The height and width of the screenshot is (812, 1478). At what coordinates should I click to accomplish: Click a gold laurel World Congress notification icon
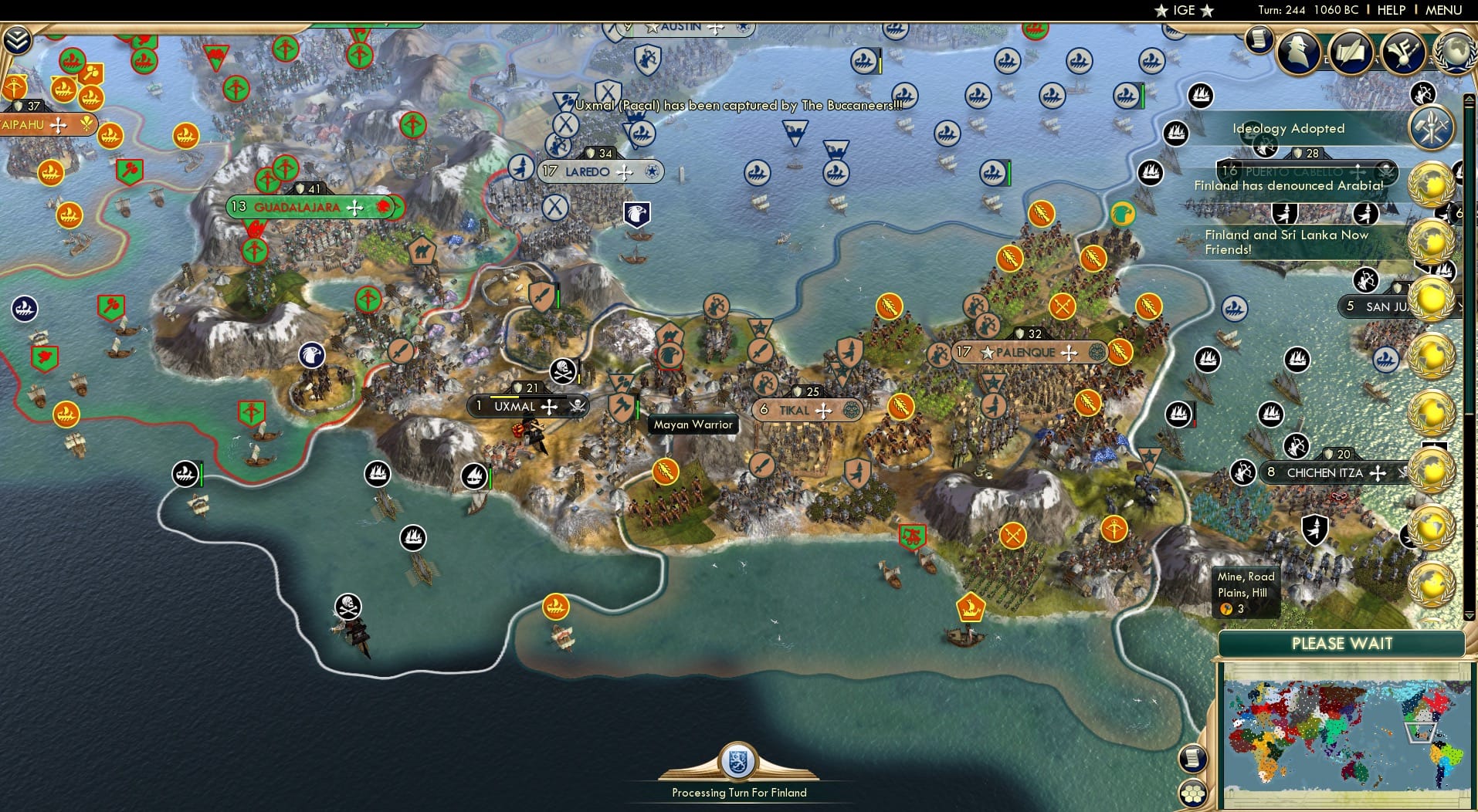[1432, 184]
